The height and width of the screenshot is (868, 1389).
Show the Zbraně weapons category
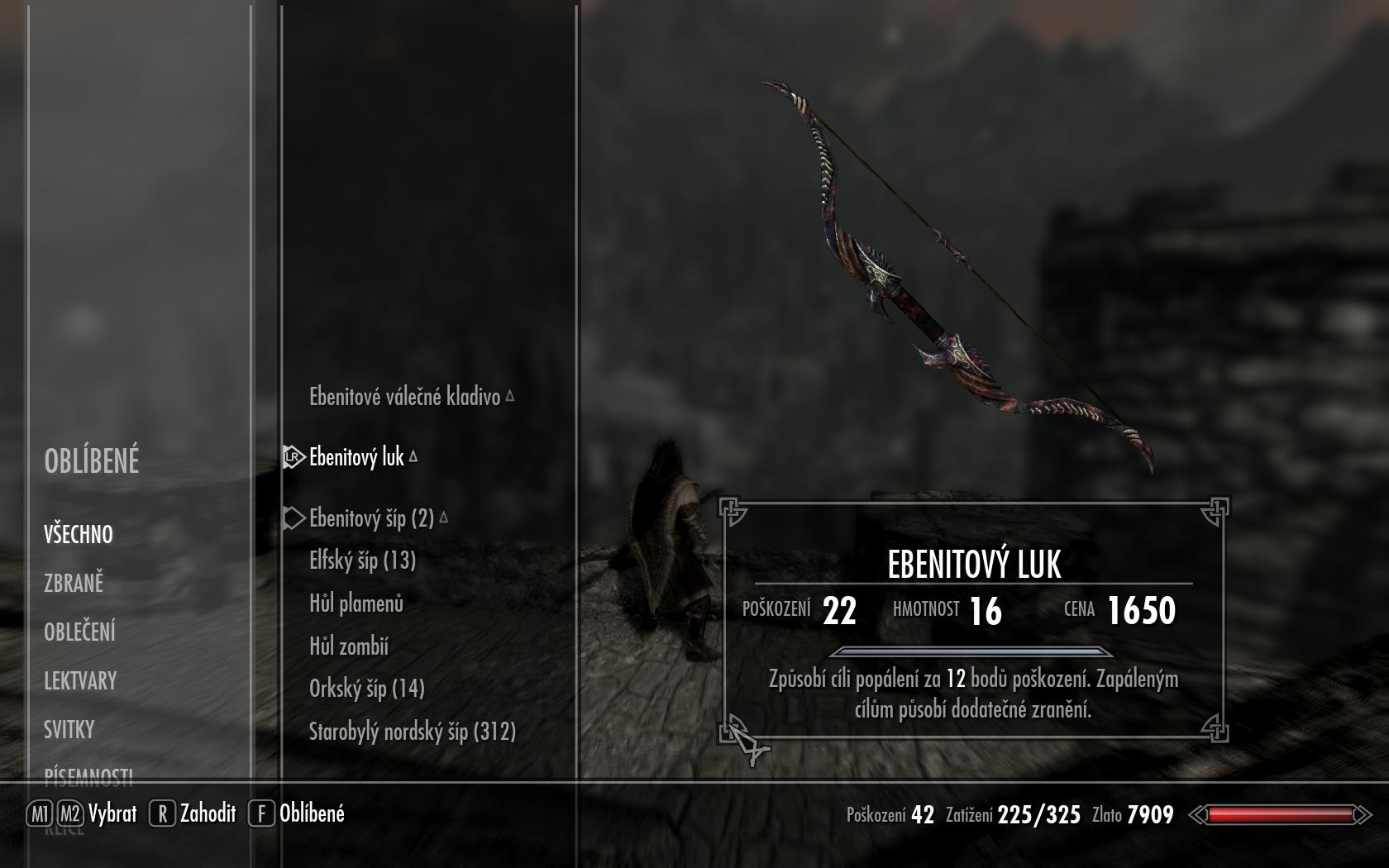coord(74,583)
